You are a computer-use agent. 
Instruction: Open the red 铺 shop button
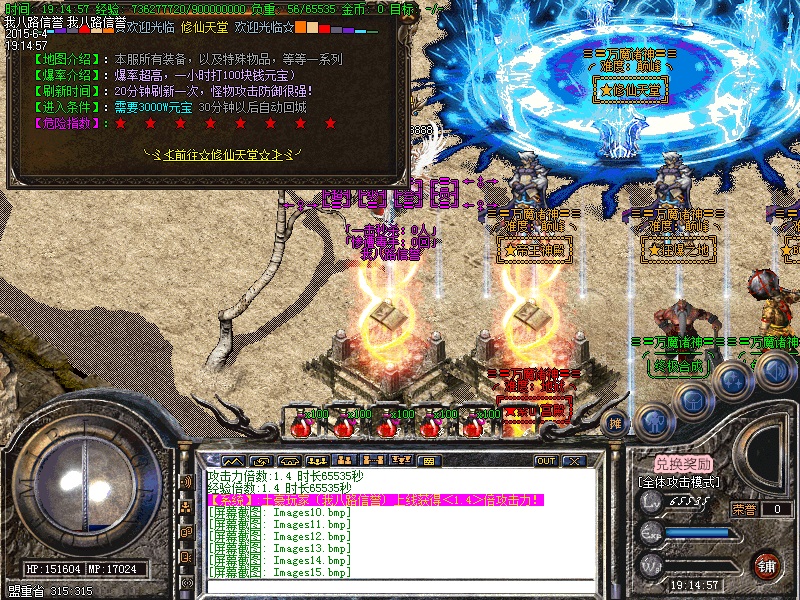point(767,563)
